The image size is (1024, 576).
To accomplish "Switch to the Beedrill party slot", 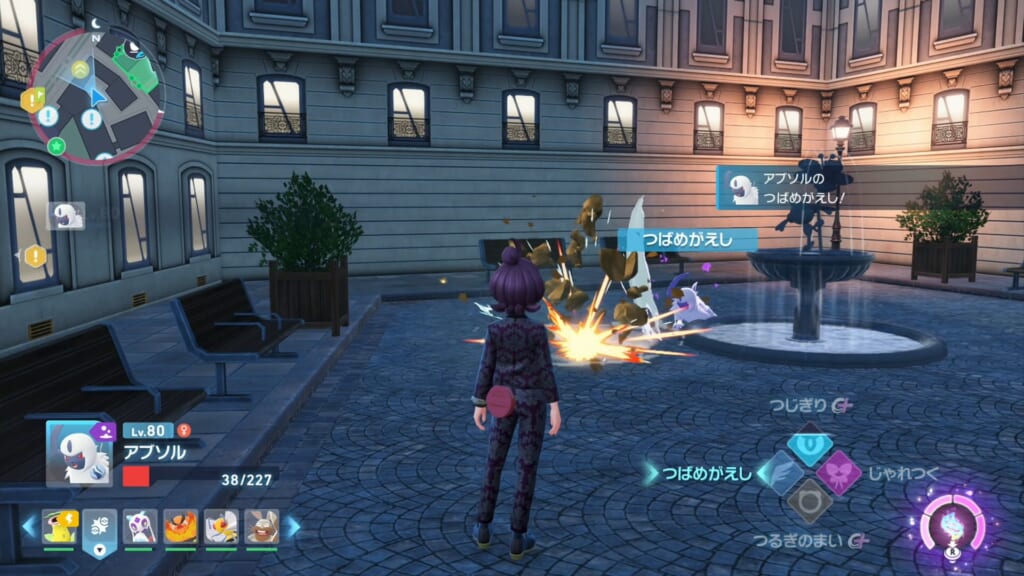I will (221, 526).
